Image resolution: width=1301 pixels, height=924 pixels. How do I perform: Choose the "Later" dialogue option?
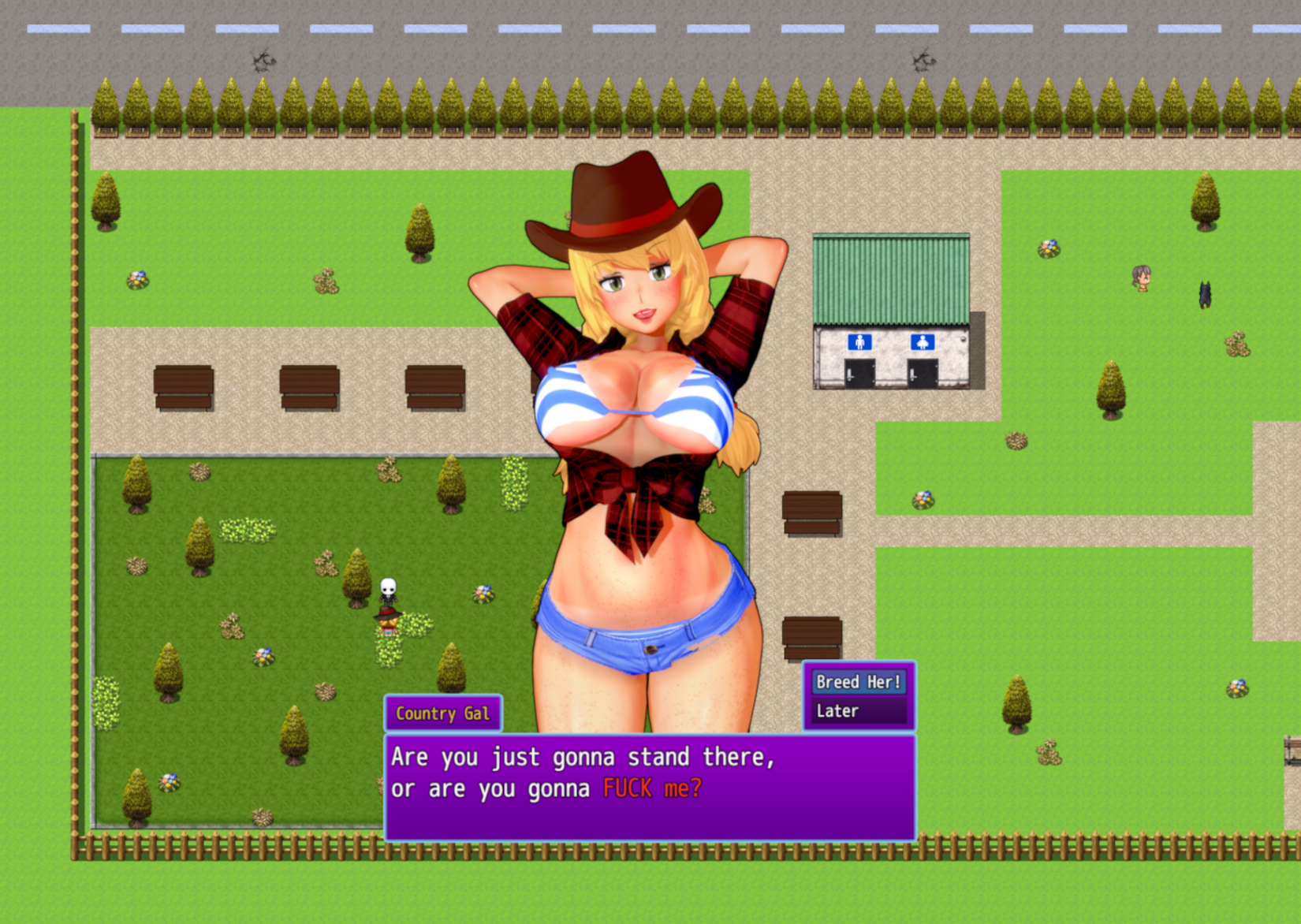coord(858,711)
